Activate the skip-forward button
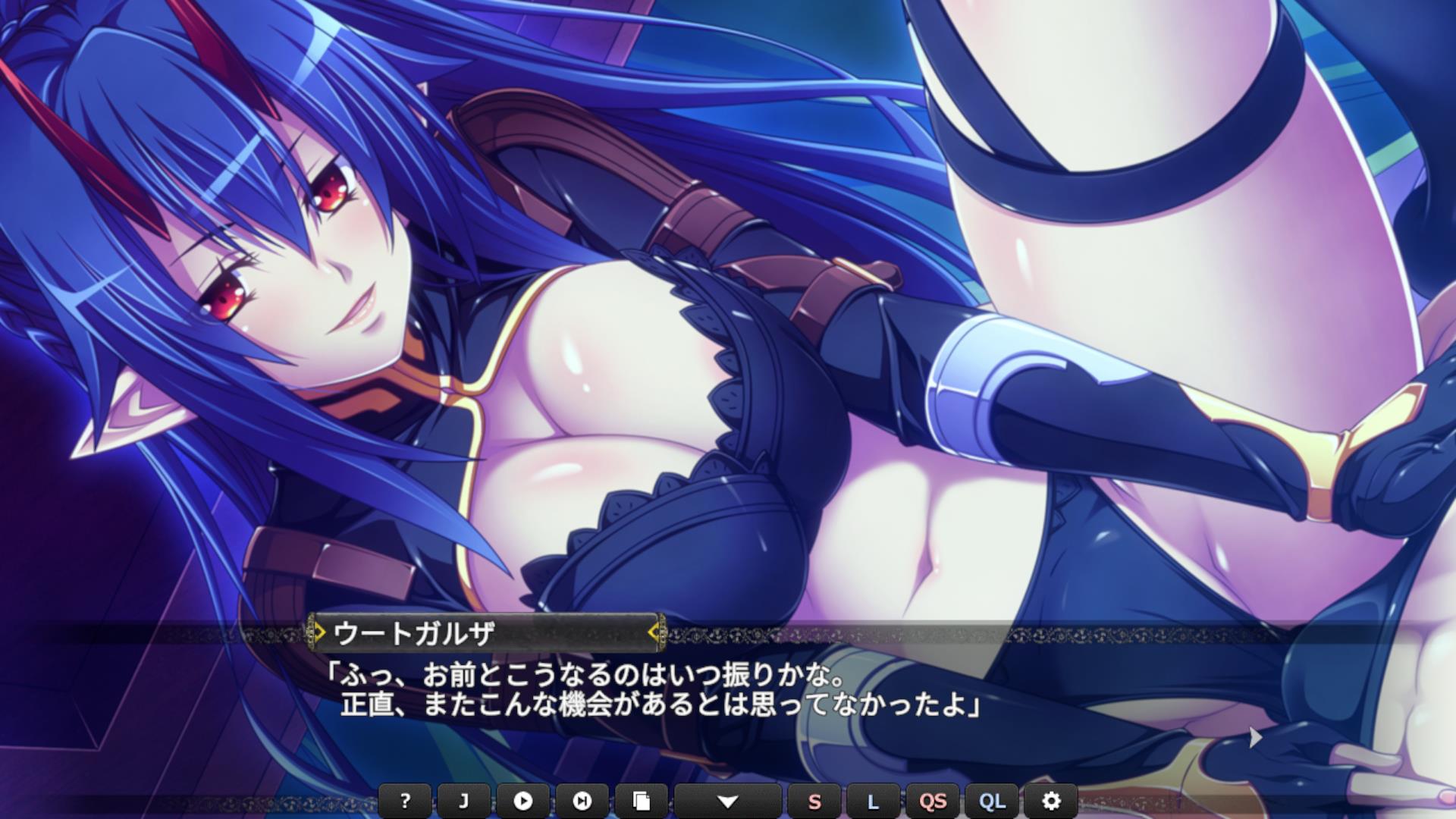The height and width of the screenshot is (819, 1456). pyautogui.click(x=582, y=801)
